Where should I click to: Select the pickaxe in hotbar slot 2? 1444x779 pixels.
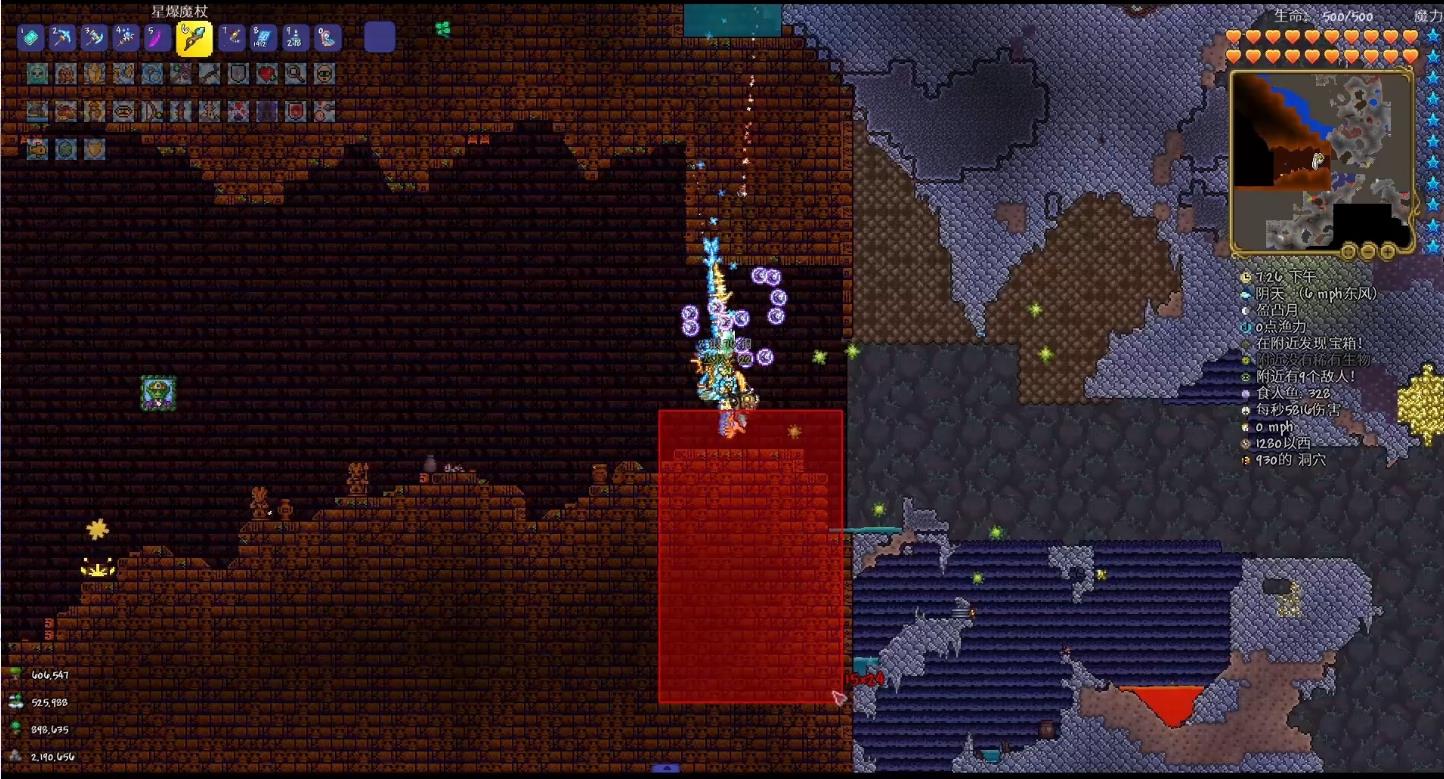pyautogui.click(x=62, y=38)
